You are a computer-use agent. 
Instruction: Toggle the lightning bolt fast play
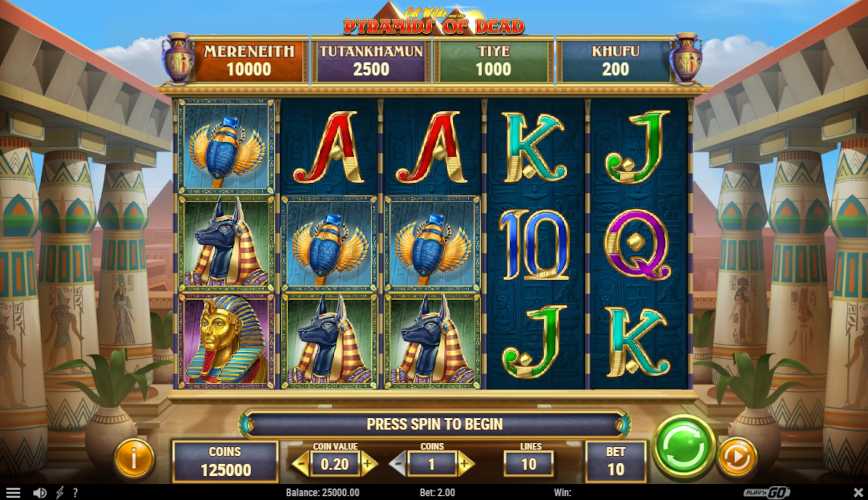click(x=59, y=492)
